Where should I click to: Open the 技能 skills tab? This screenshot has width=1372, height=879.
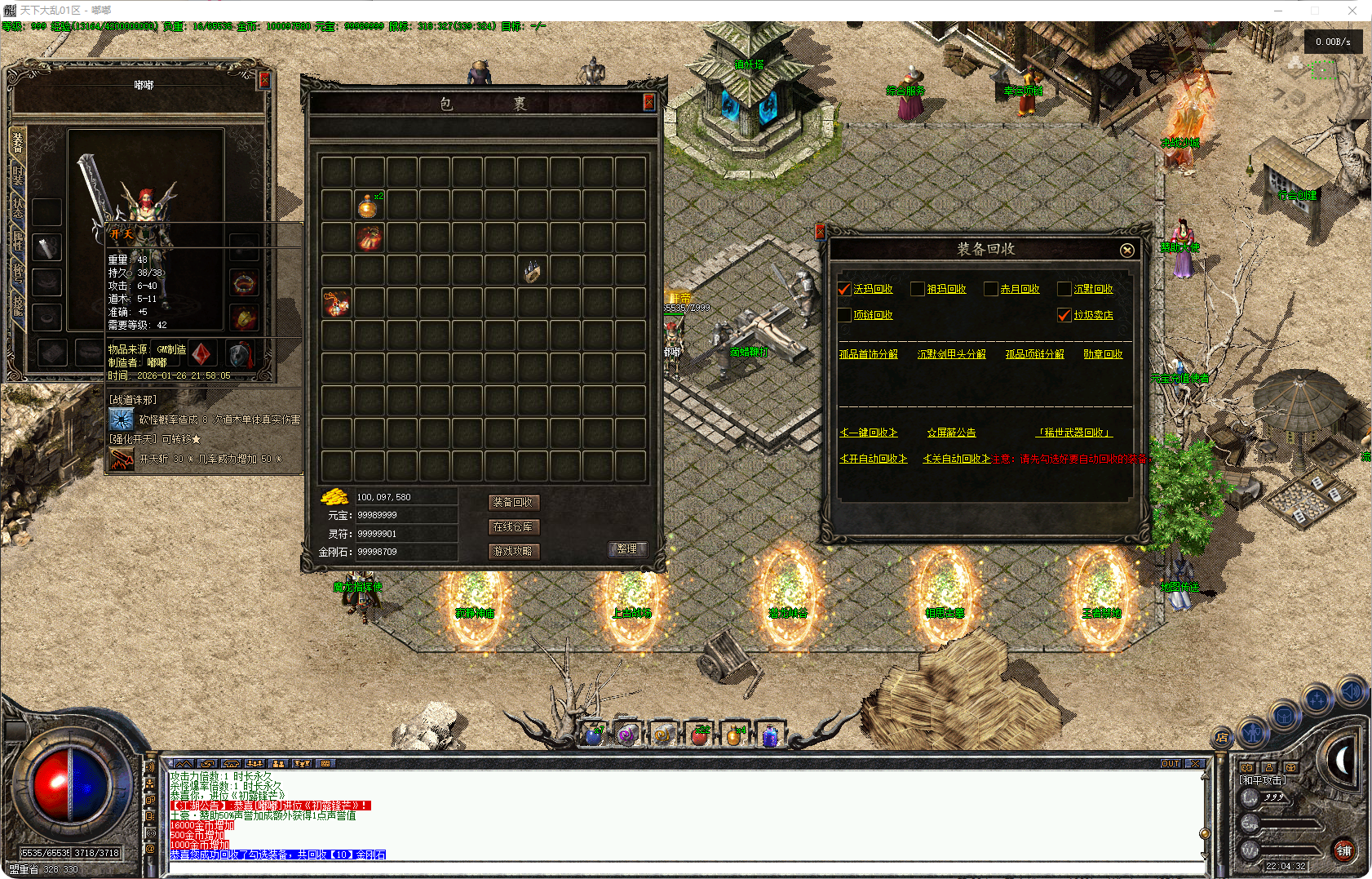pyautogui.click(x=18, y=305)
